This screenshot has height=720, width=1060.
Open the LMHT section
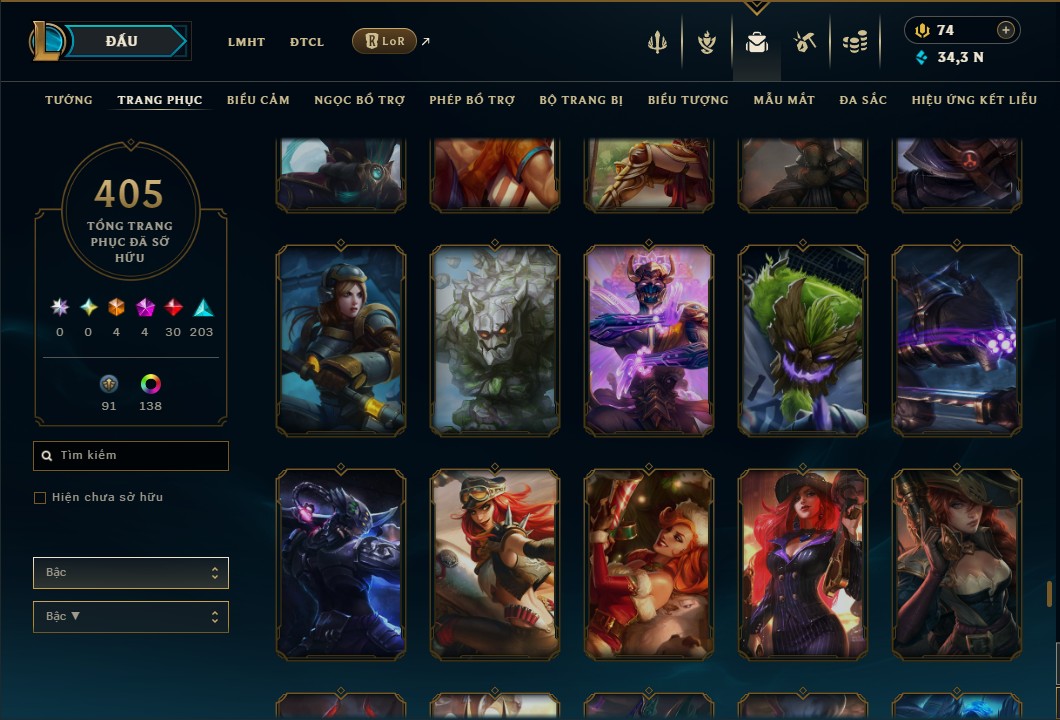click(x=246, y=42)
